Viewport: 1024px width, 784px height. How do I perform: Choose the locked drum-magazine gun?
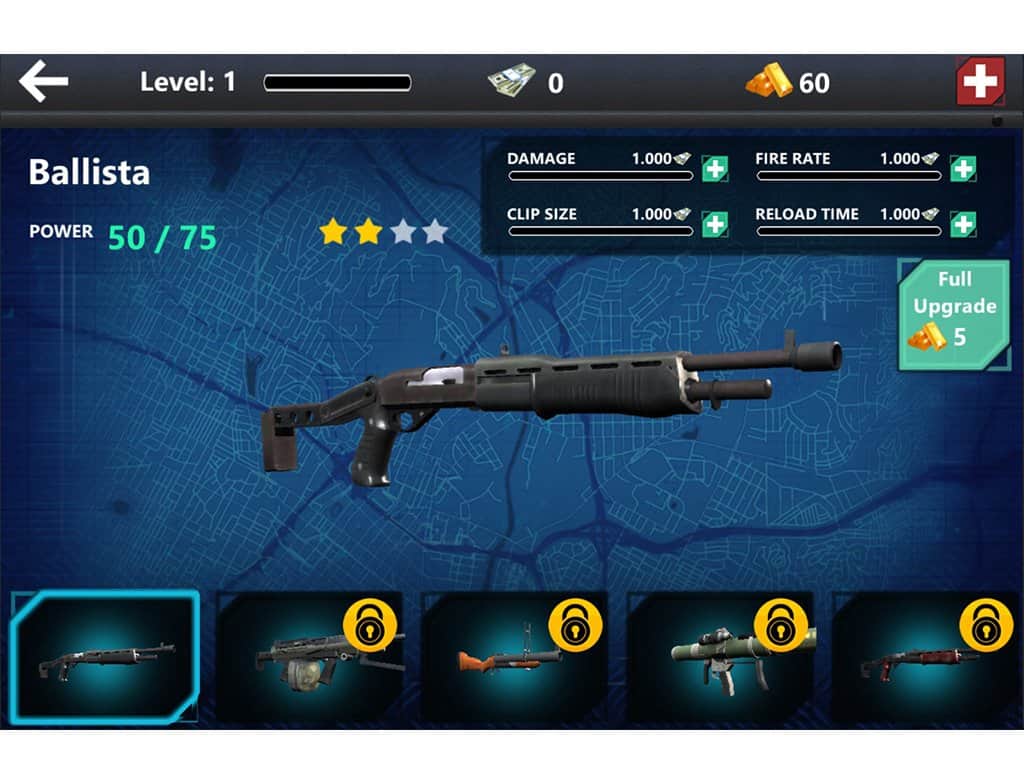[x=311, y=655]
